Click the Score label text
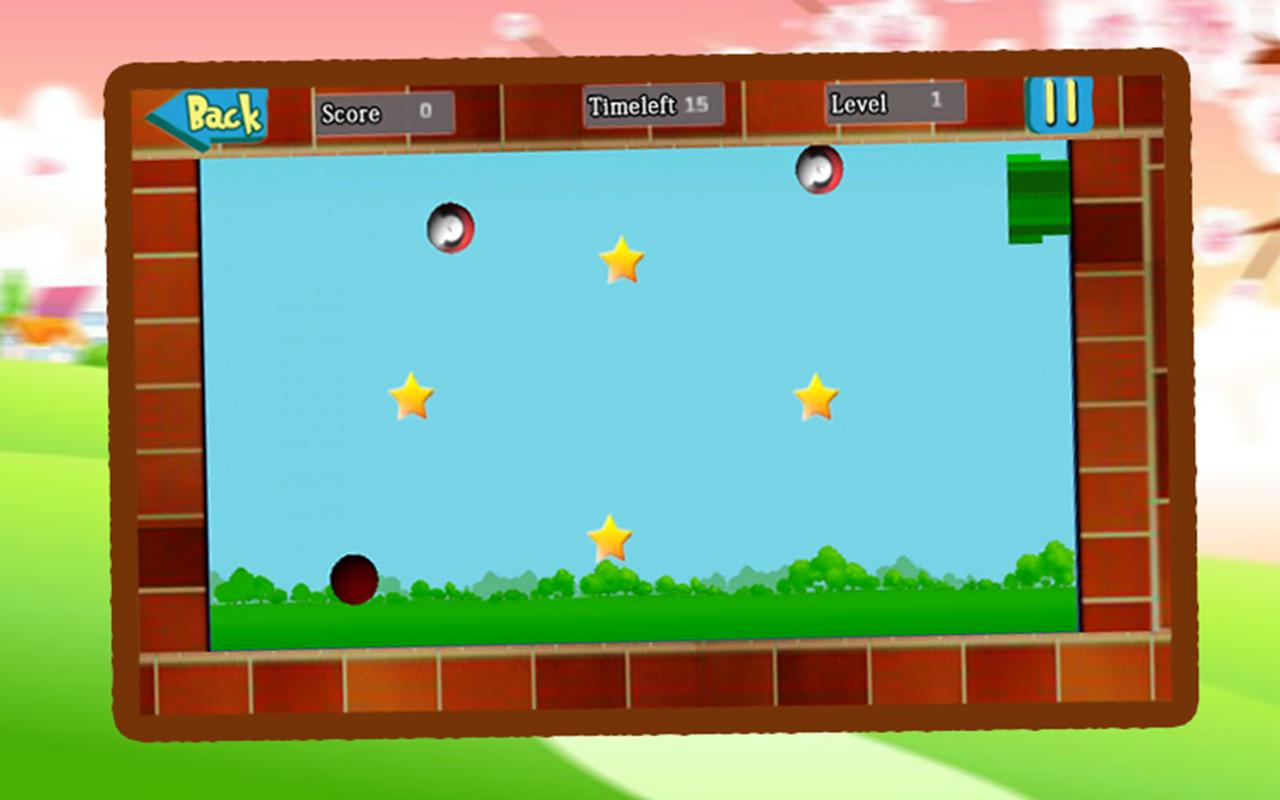 (x=350, y=114)
